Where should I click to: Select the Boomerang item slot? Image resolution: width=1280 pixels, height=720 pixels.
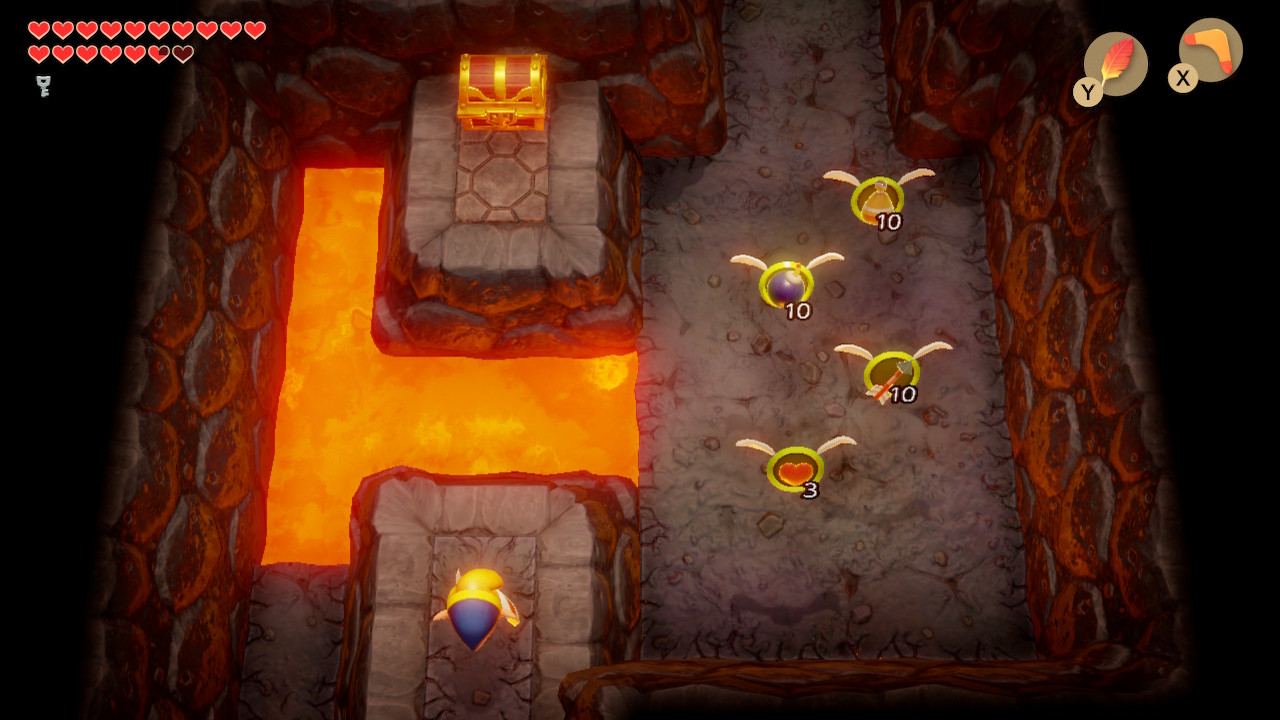[1210, 50]
